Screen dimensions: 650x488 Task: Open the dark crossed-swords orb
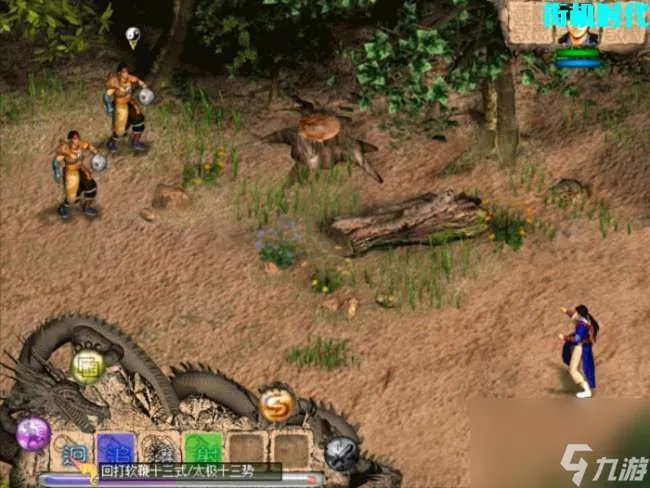341,453
